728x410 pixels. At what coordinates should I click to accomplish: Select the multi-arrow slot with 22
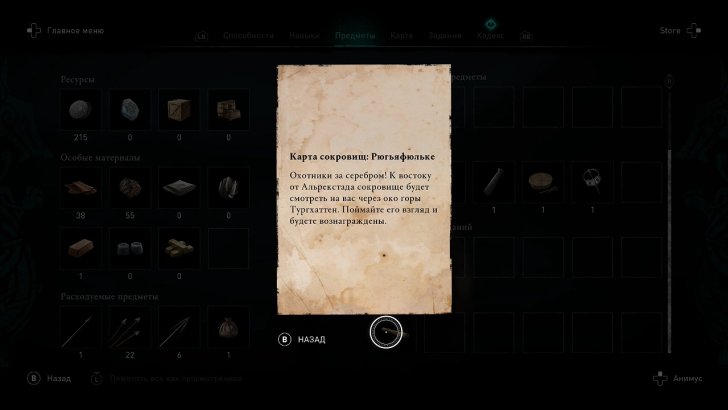click(x=129, y=327)
